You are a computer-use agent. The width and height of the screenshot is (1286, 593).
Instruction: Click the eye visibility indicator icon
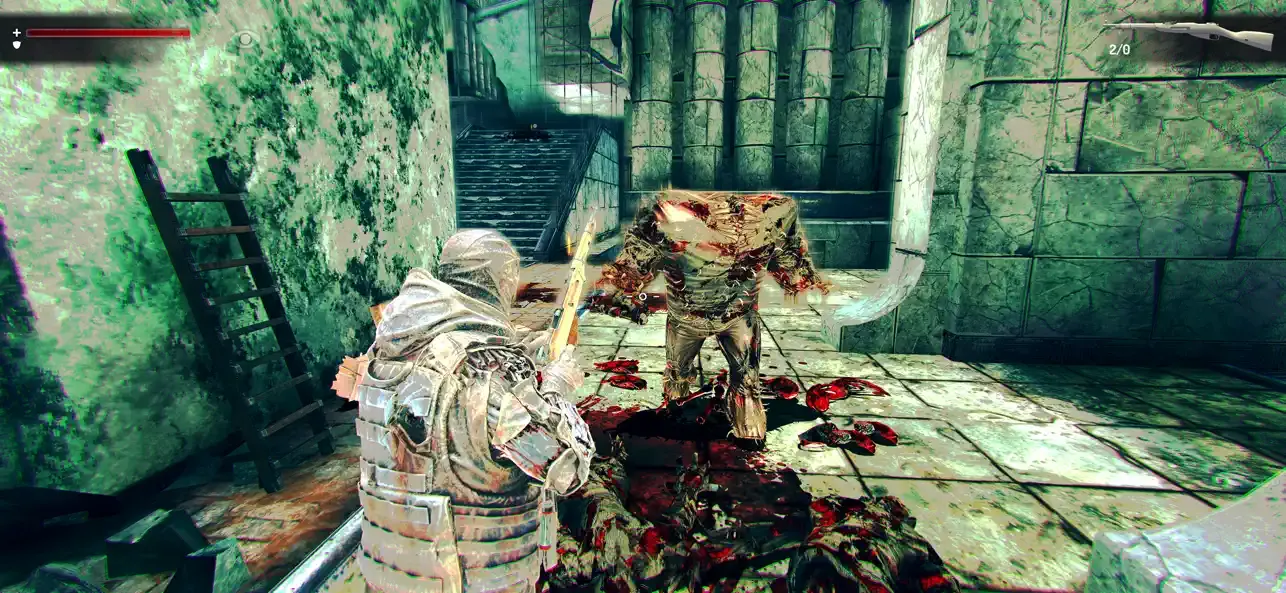pyautogui.click(x=246, y=40)
